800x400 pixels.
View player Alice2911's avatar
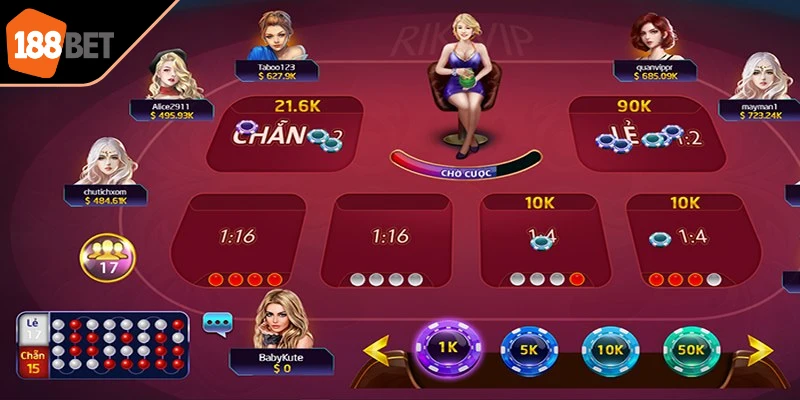coord(167,75)
